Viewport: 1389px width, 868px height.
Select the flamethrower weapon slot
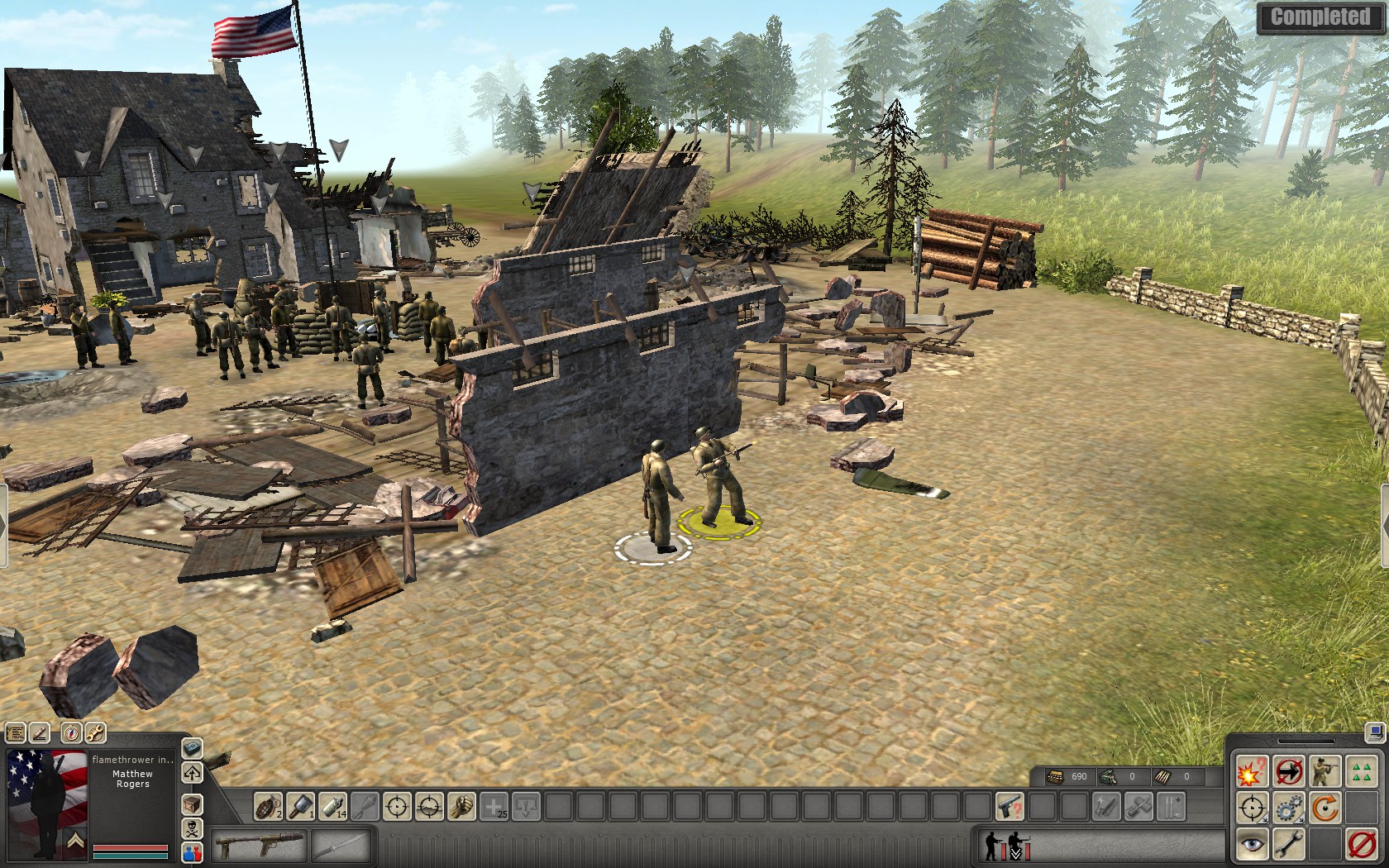(x=258, y=847)
